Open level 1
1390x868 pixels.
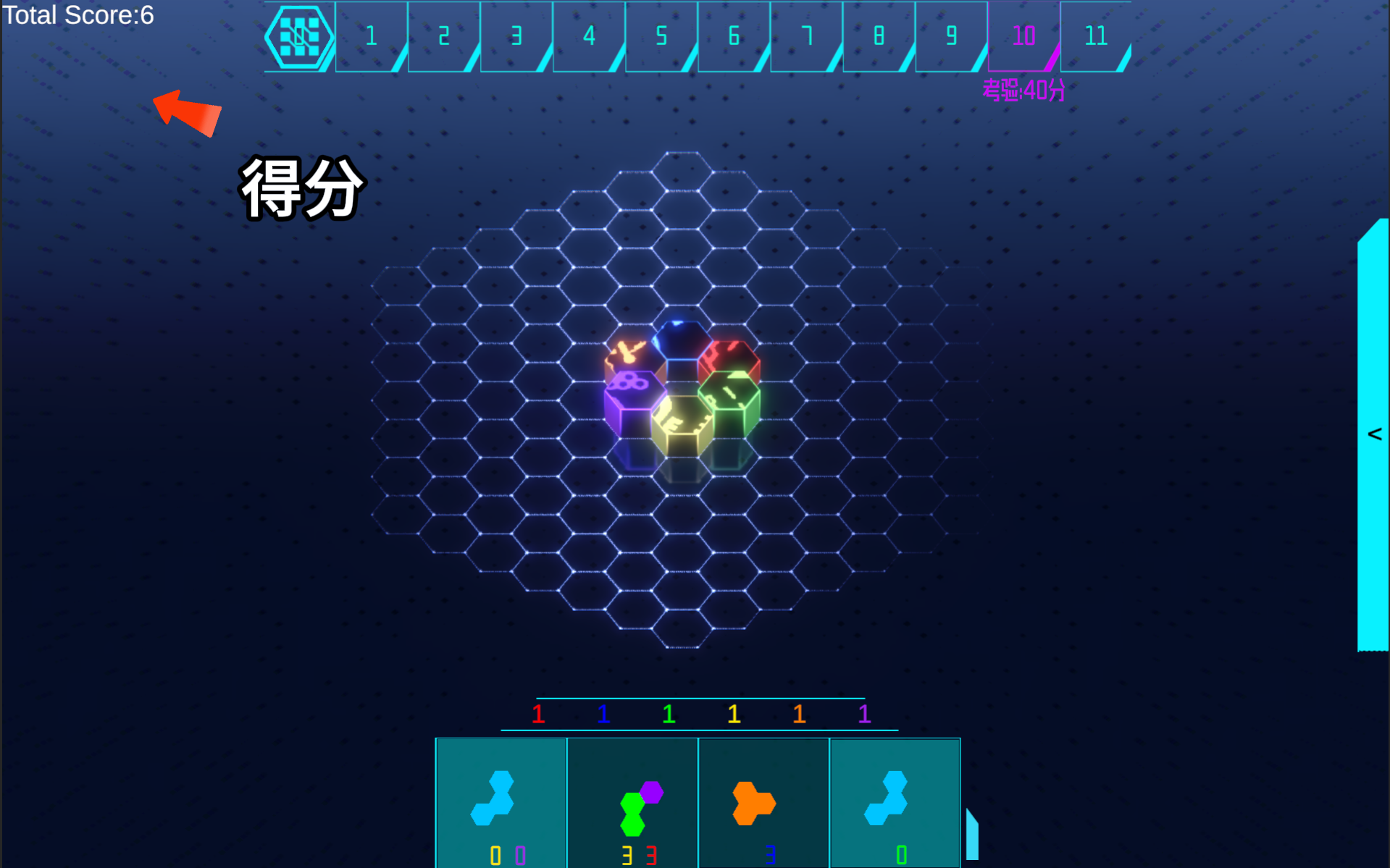point(370,35)
